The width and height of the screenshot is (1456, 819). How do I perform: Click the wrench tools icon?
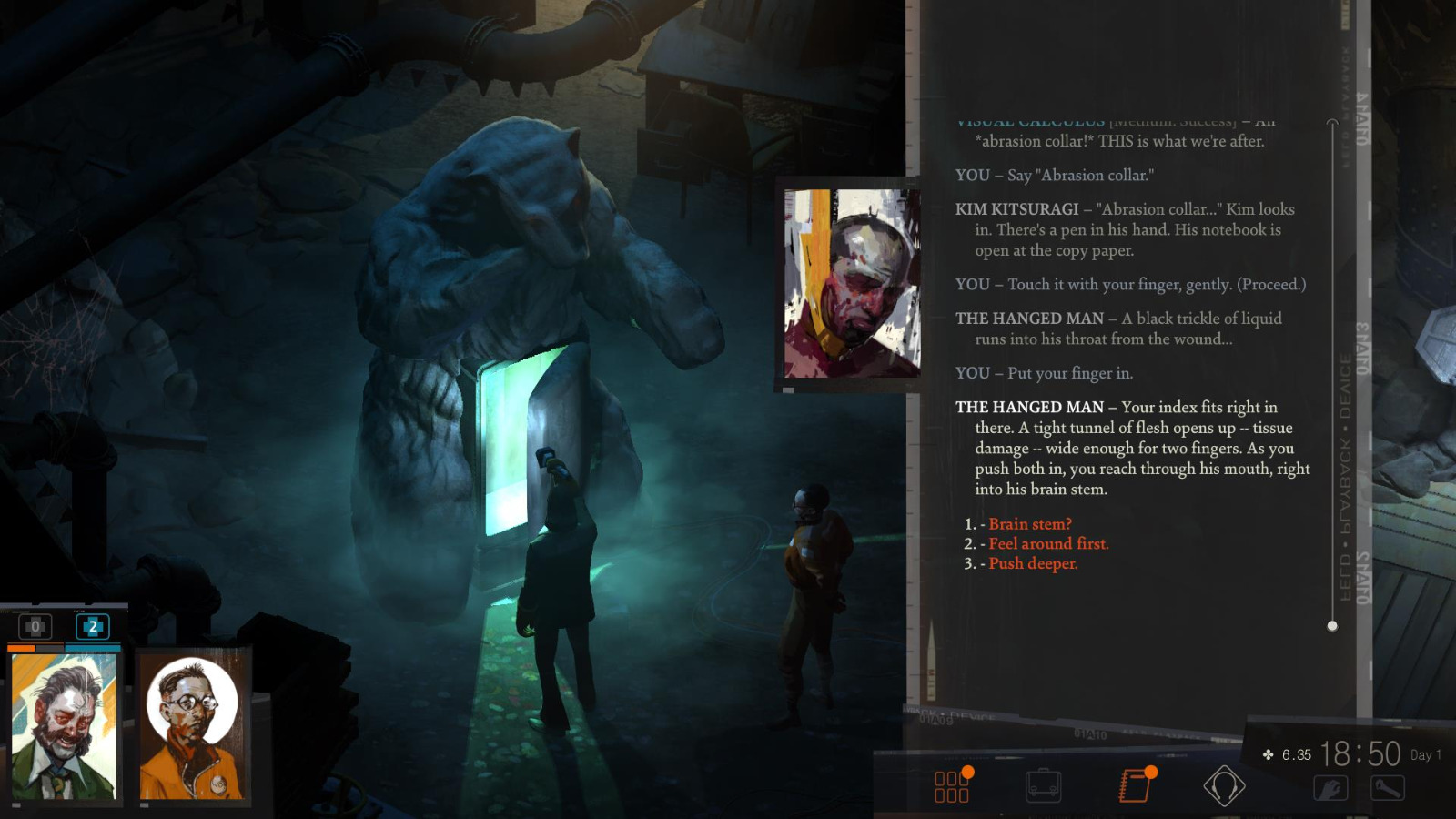click(1388, 788)
